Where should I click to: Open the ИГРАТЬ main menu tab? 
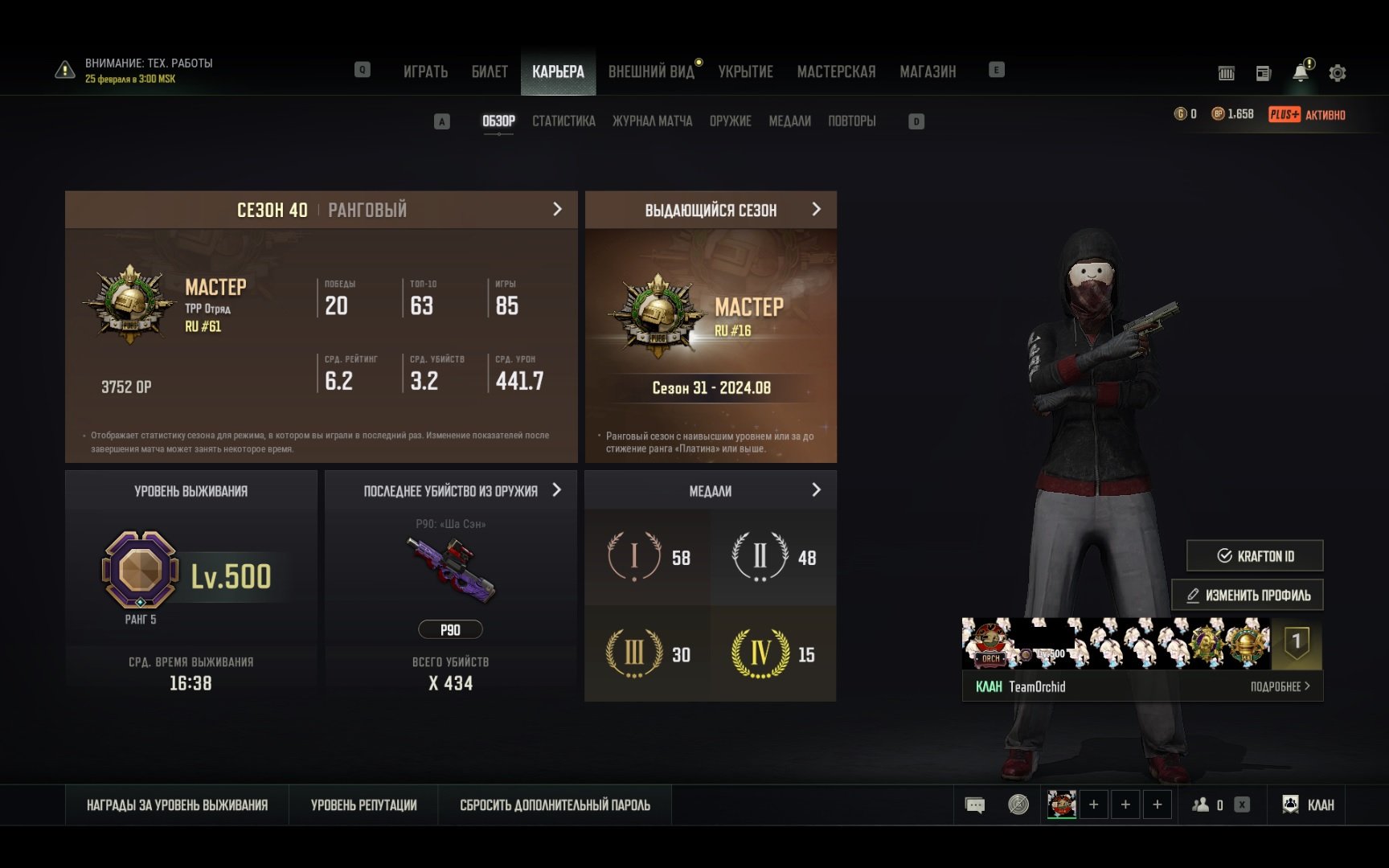(425, 72)
